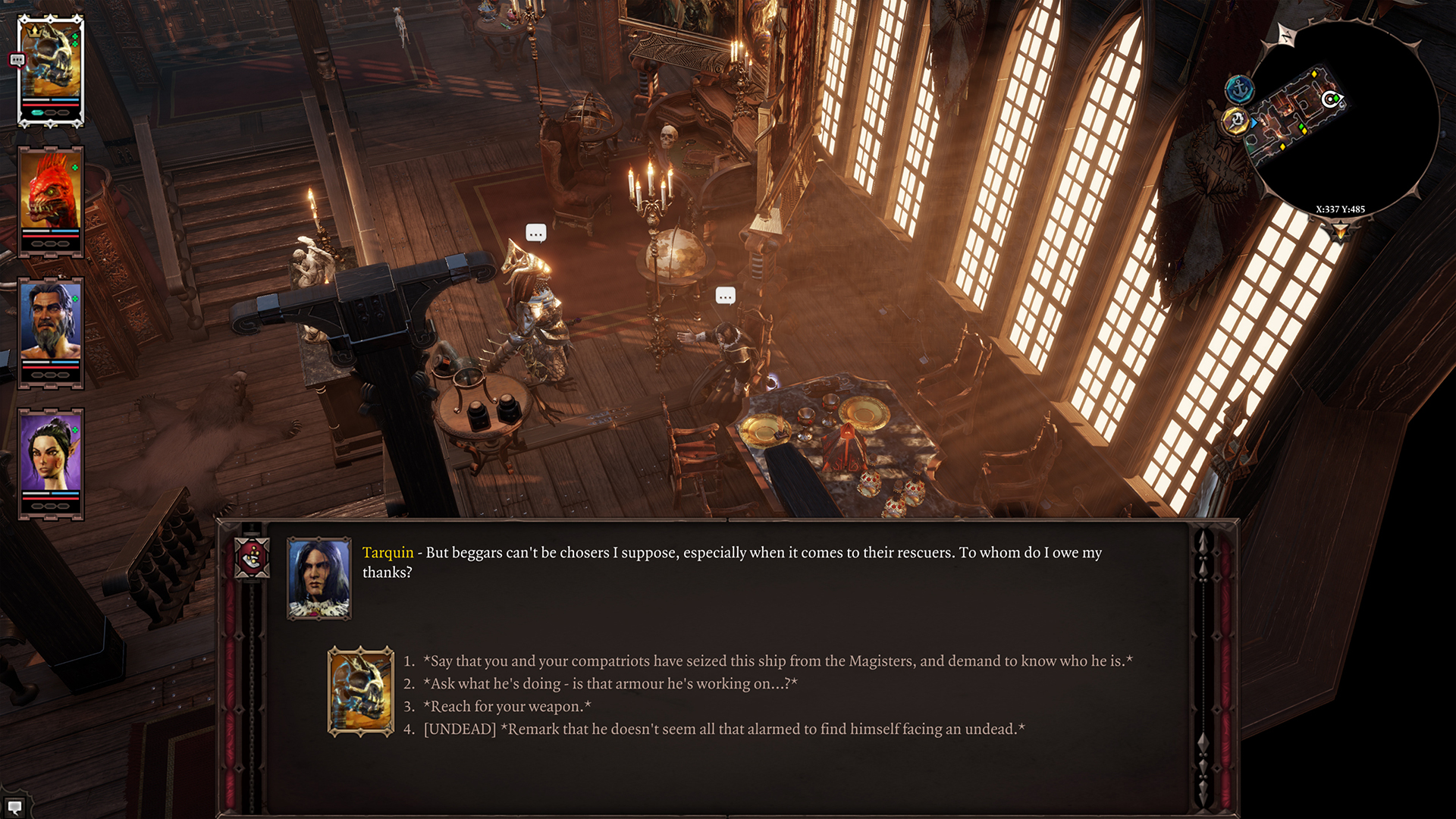Ask Tarquin what armour he's working on
1456x819 pixels.
pyautogui.click(x=610, y=684)
